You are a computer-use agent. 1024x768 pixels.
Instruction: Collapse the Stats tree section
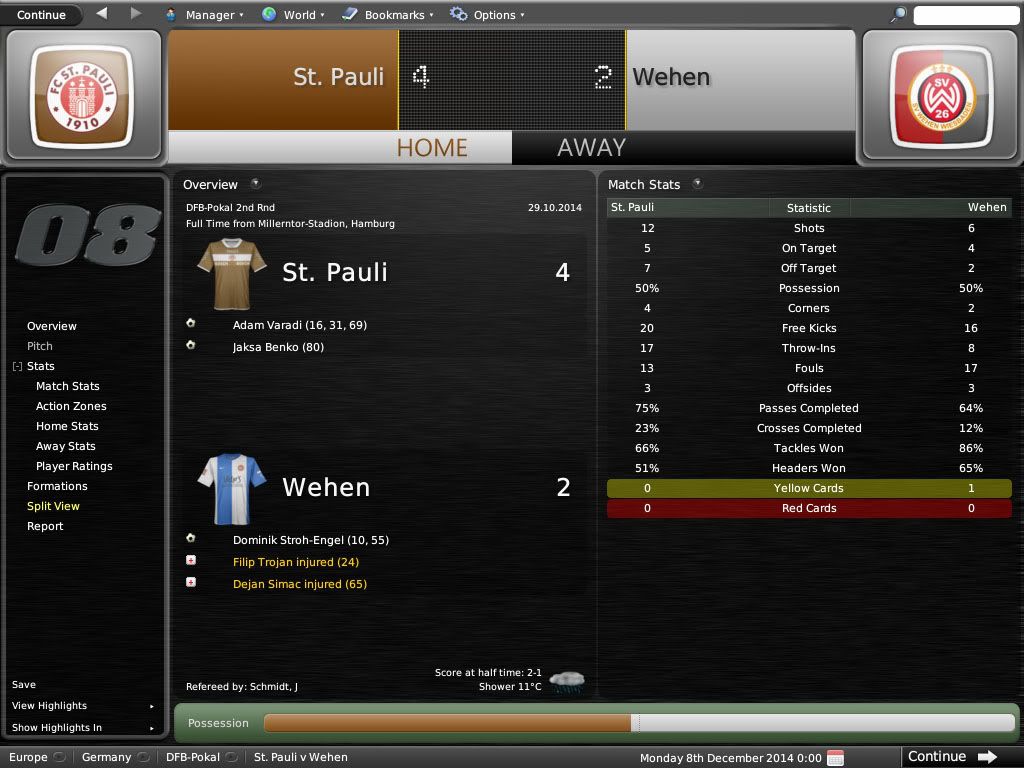click(x=17, y=367)
